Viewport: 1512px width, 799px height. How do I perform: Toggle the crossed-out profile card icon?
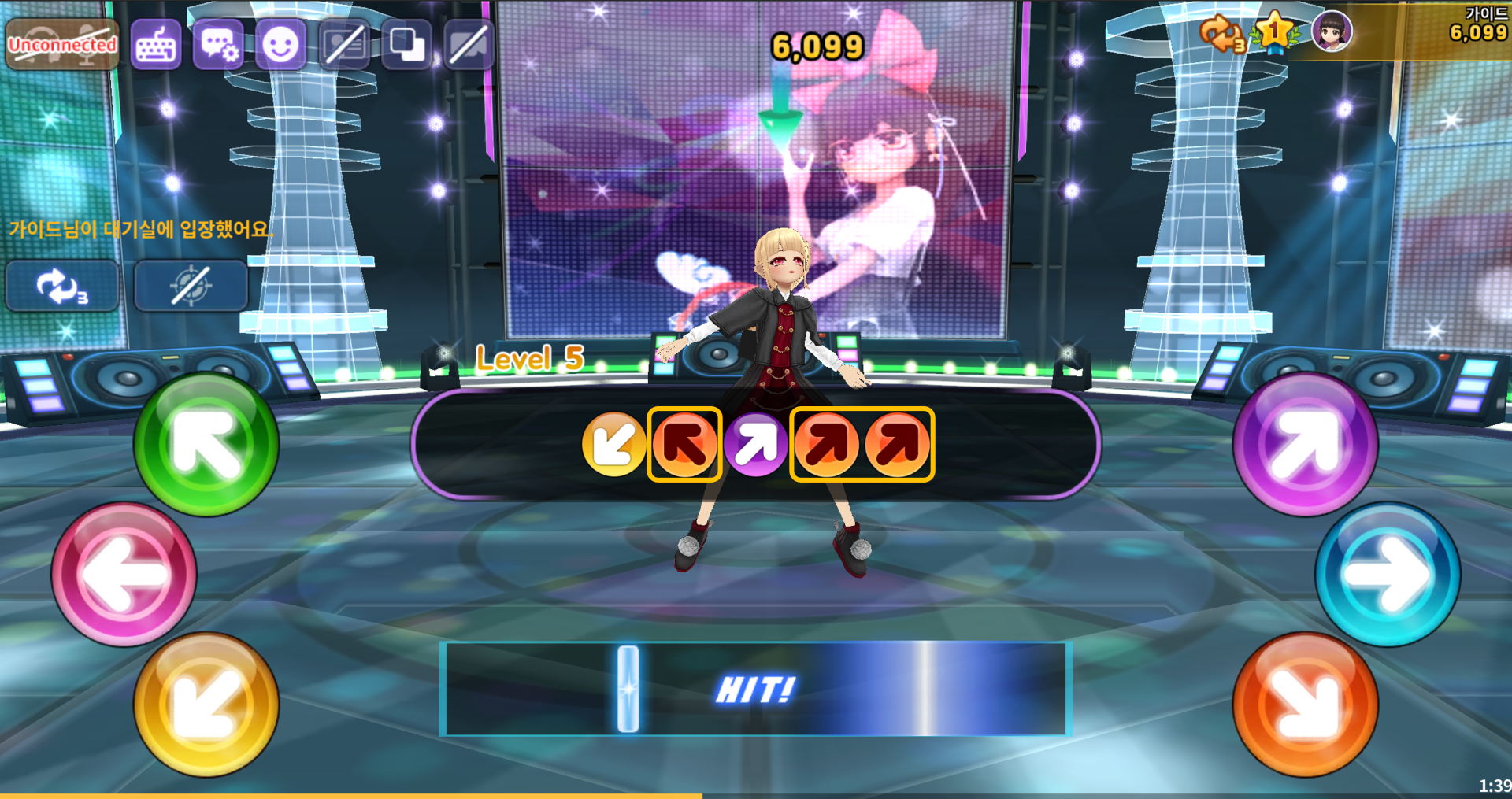pos(344,45)
